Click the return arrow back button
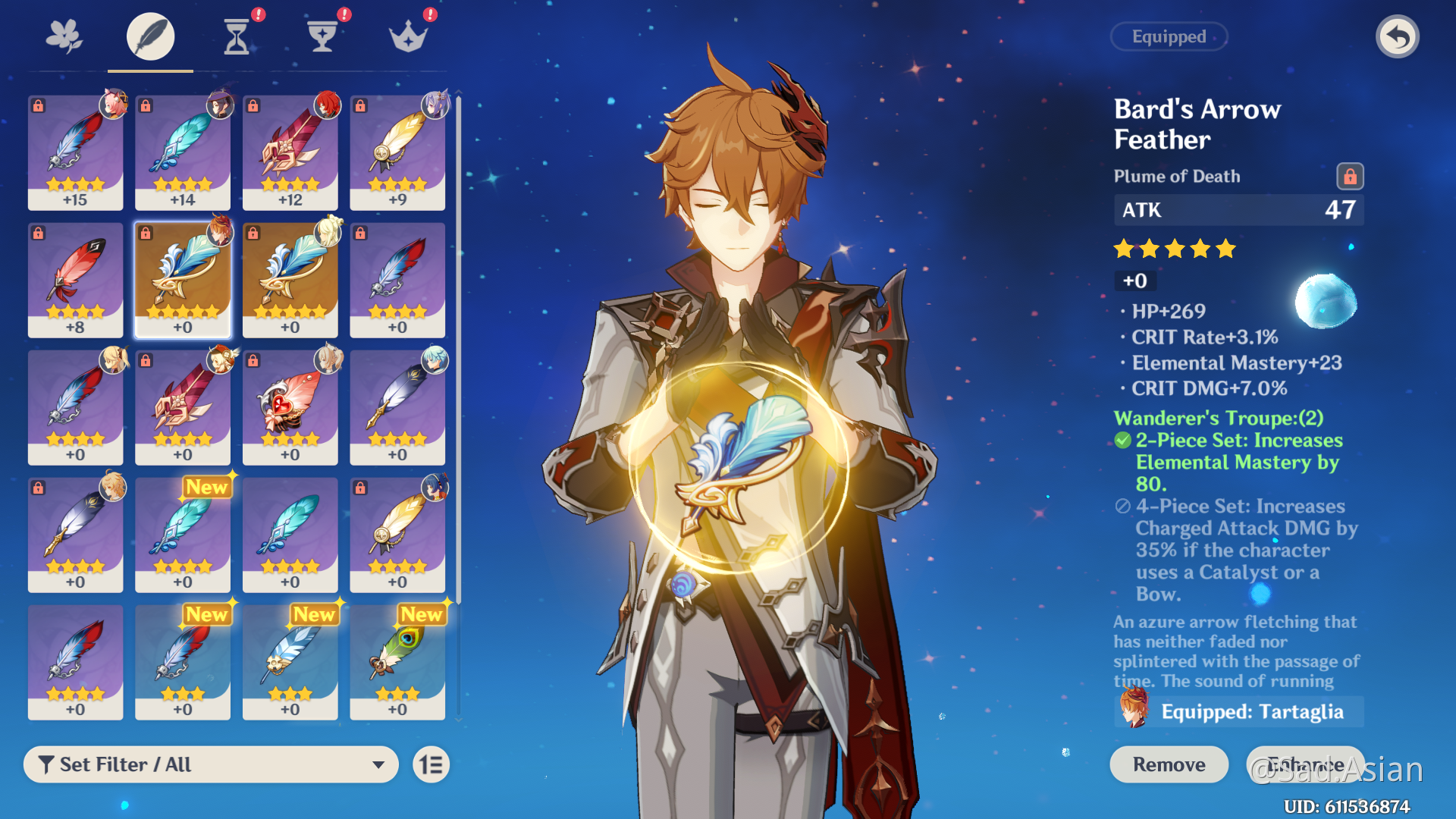This screenshot has height=819, width=1456. click(1397, 36)
